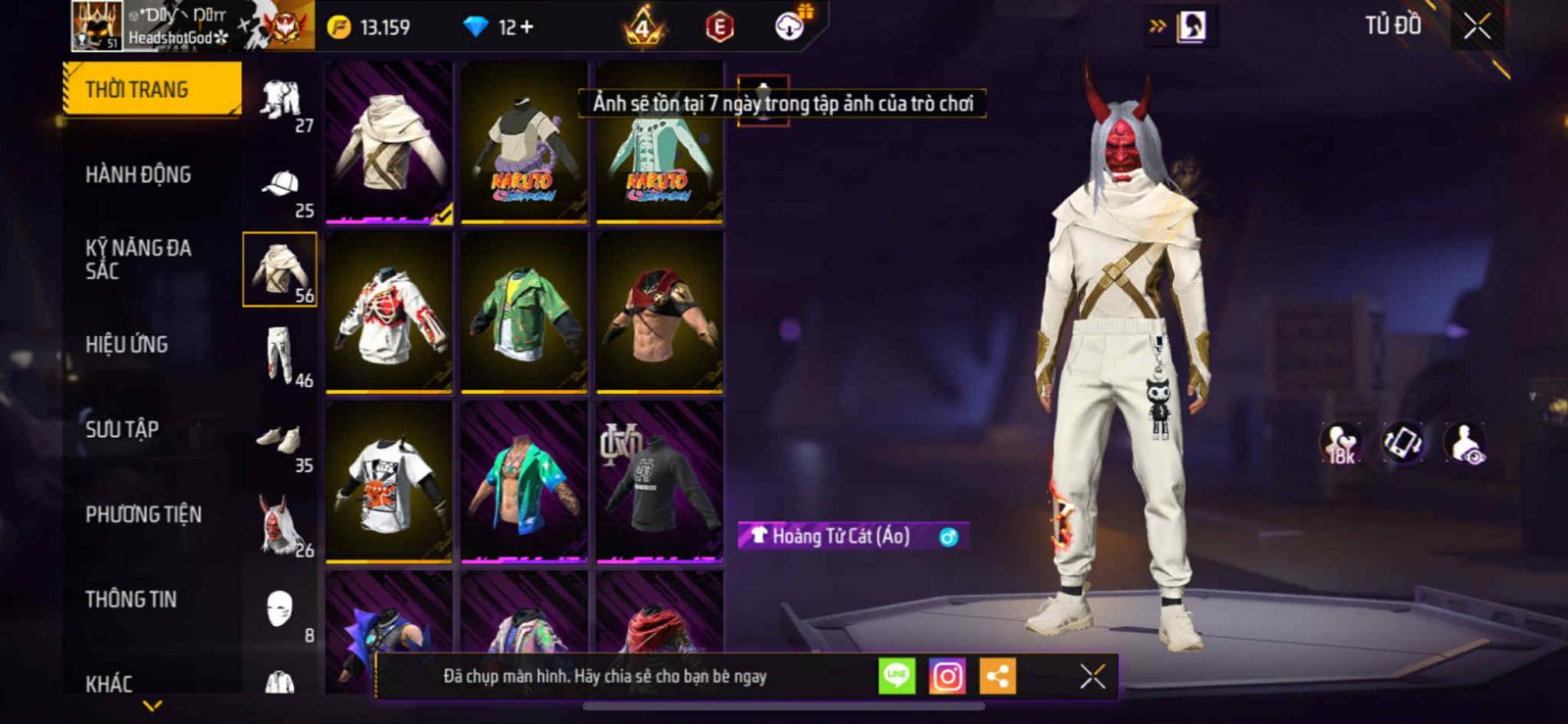Pick the black sweater top
The height and width of the screenshot is (724, 1568).
[660, 480]
